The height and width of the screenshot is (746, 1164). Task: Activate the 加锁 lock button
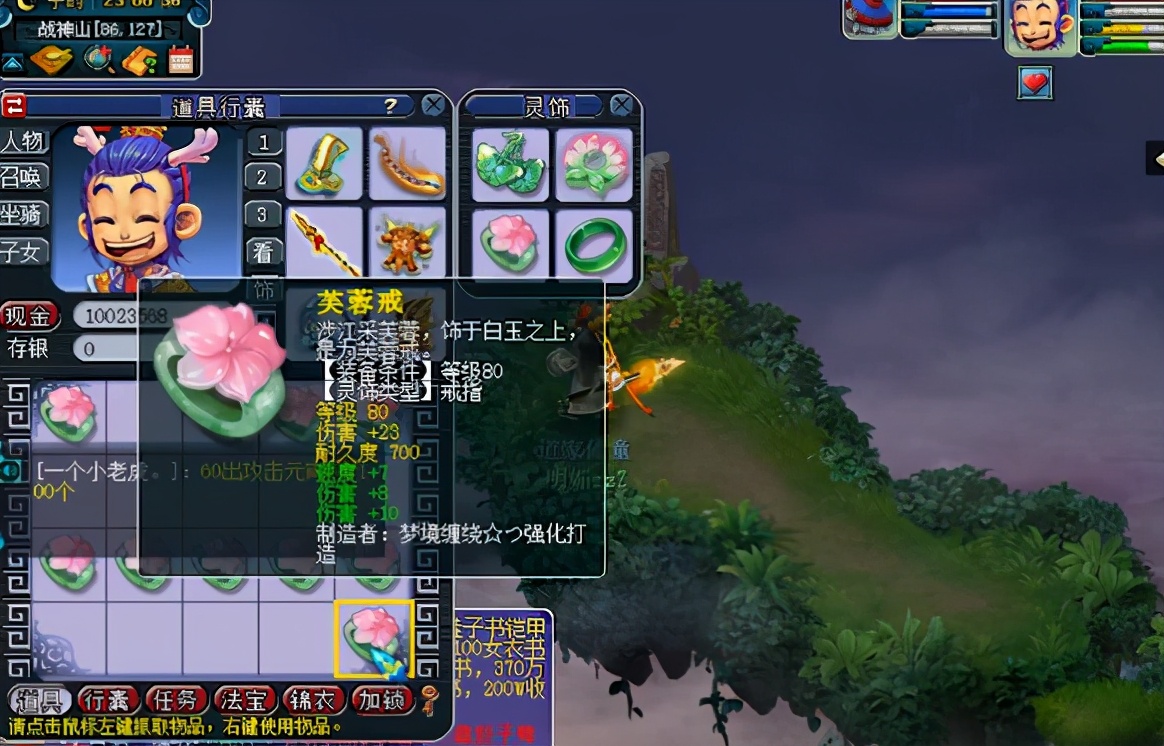tap(382, 700)
